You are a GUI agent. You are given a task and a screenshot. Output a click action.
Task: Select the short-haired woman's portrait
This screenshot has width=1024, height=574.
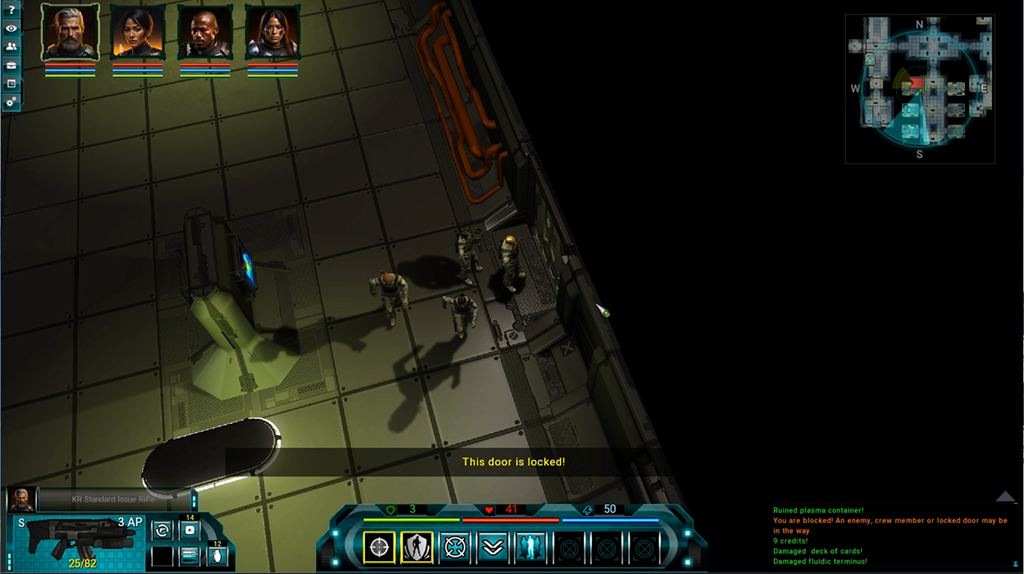138,33
